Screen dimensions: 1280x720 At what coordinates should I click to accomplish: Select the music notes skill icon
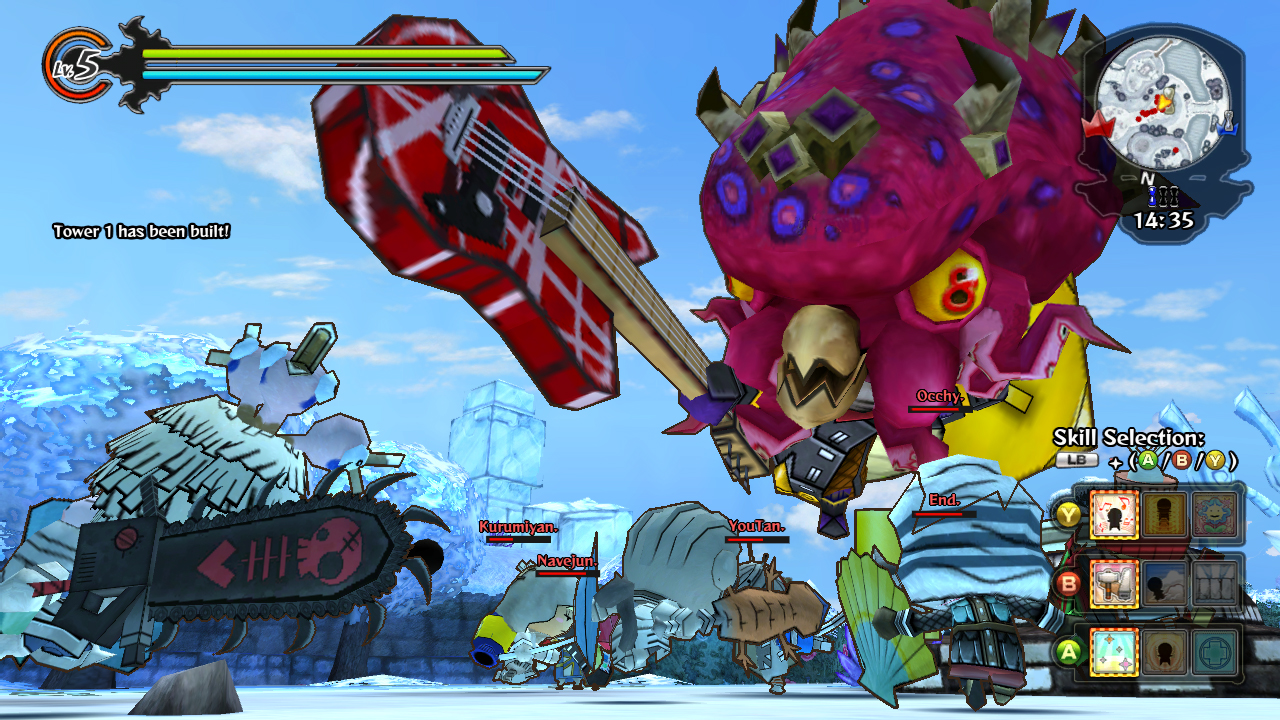1114,516
